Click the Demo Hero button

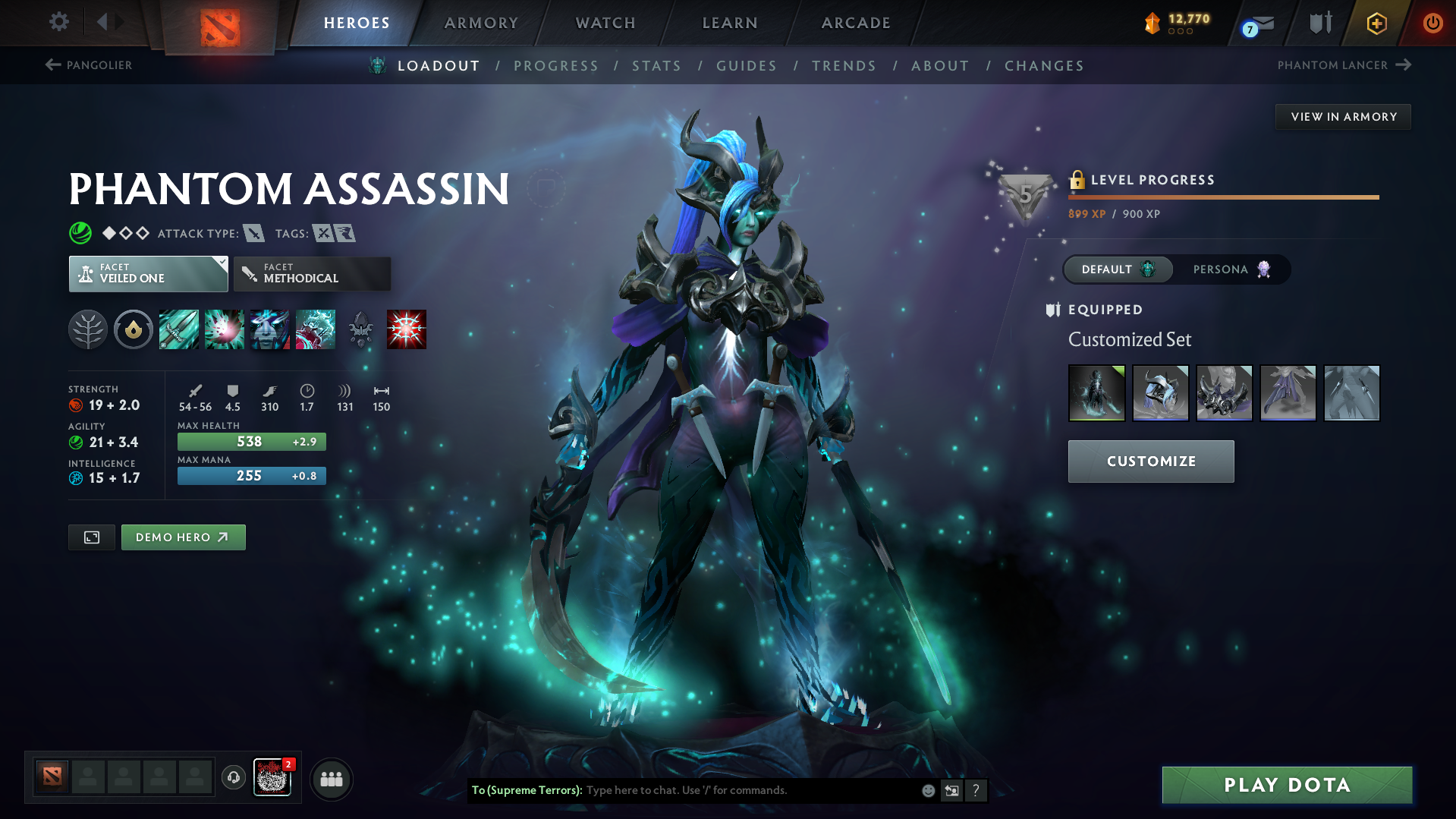(183, 537)
